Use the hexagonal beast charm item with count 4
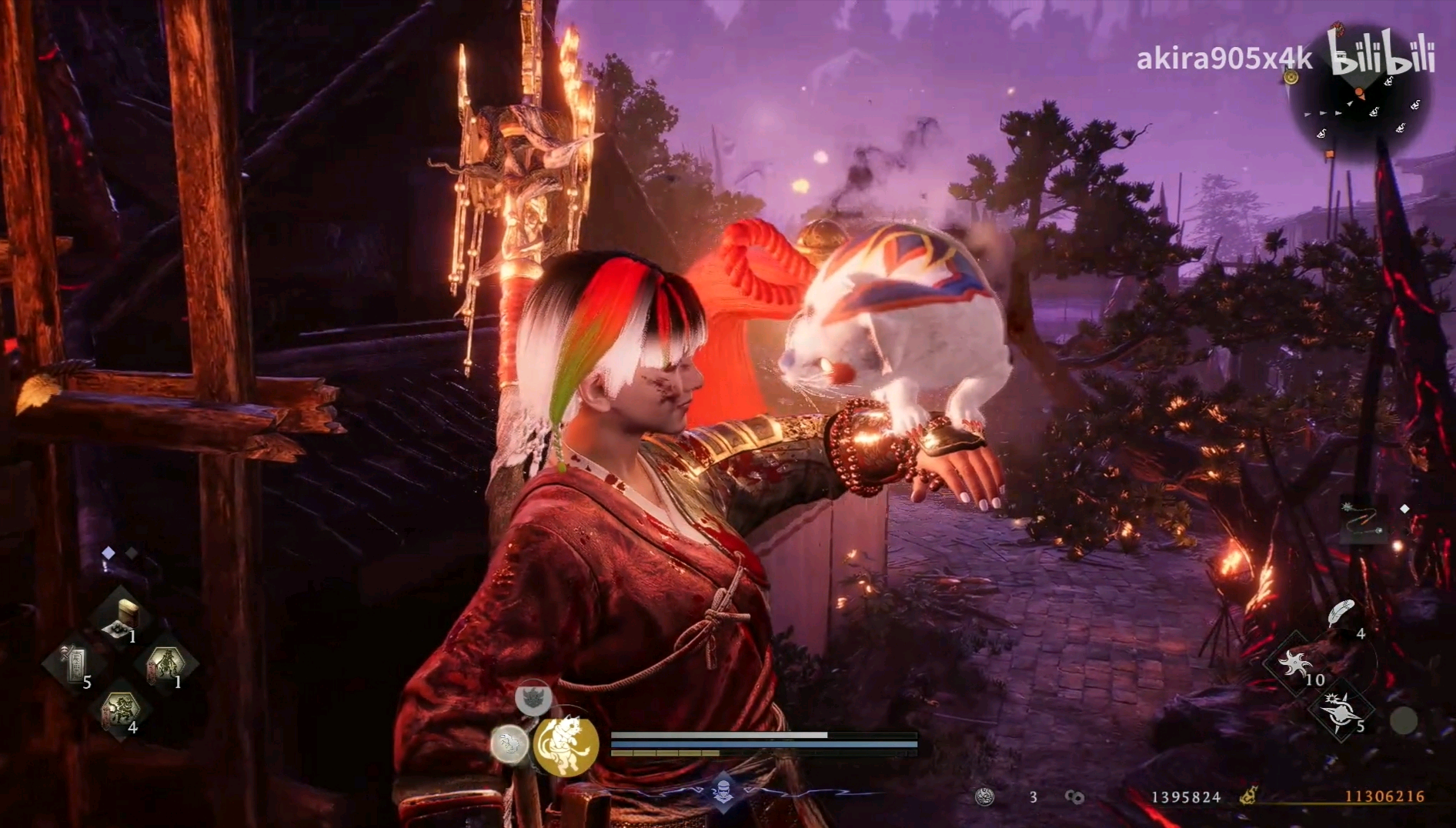Screen dimensions: 1456x828 pos(120,709)
